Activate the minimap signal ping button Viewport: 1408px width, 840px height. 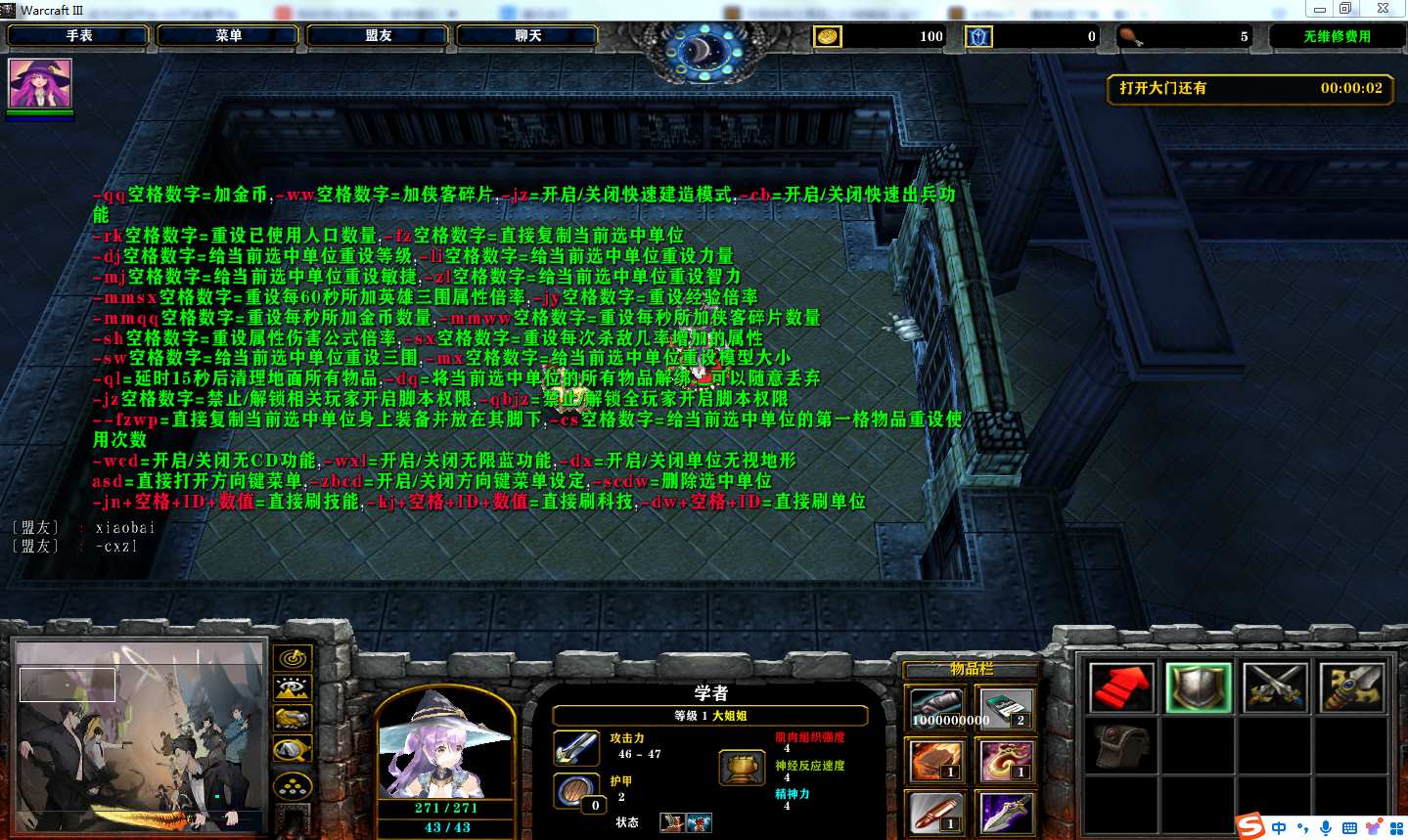(292, 658)
